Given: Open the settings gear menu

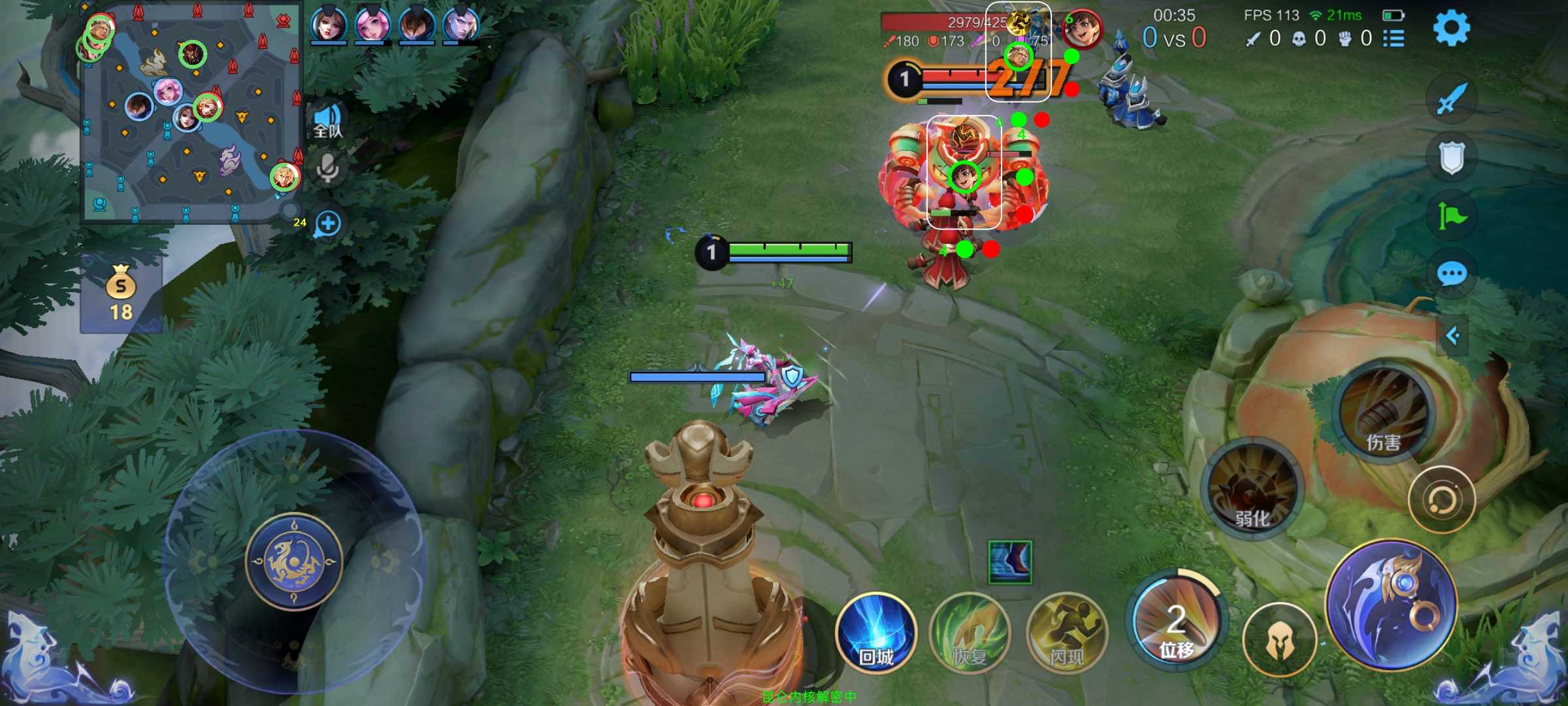Looking at the screenshot, I should [1451, 27].
